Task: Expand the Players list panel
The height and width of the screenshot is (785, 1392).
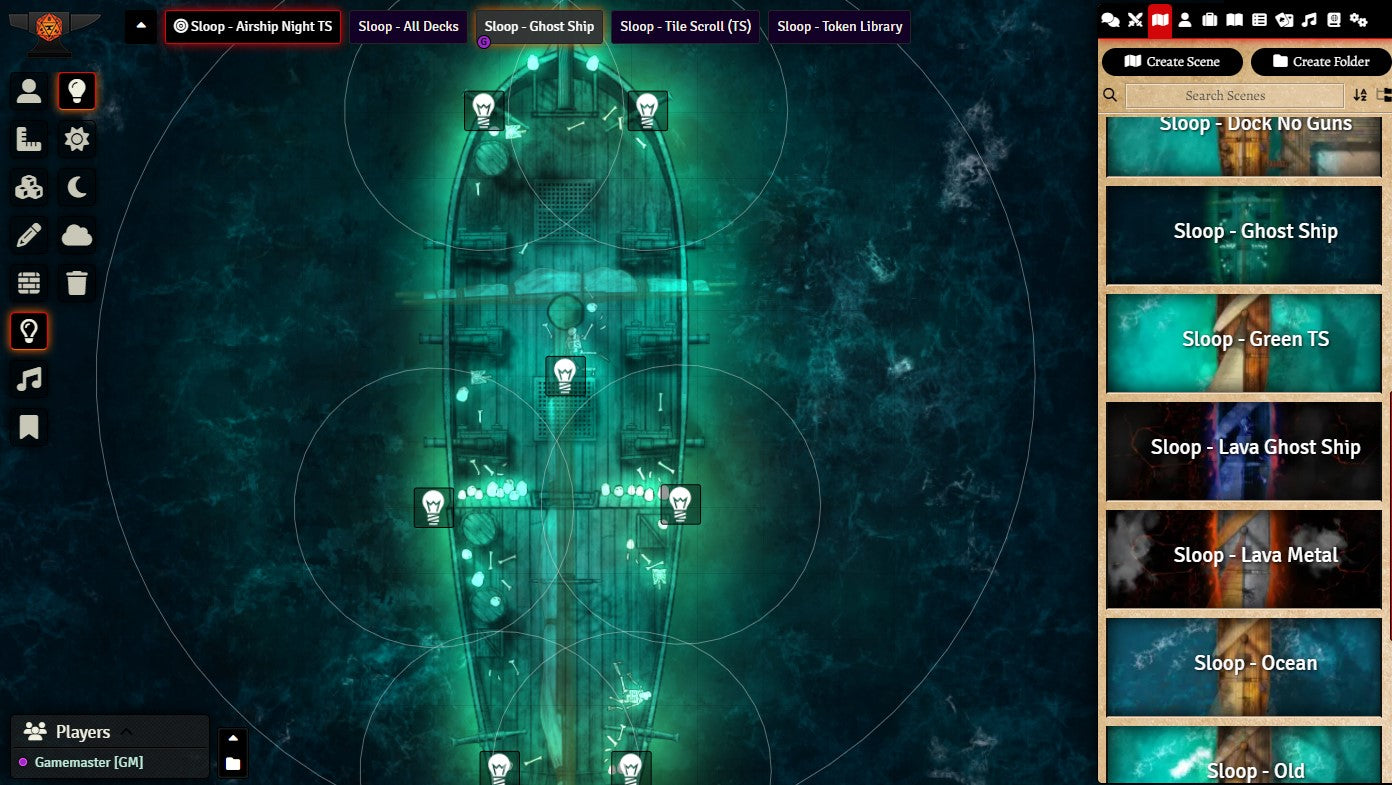Action: (126, 732)
